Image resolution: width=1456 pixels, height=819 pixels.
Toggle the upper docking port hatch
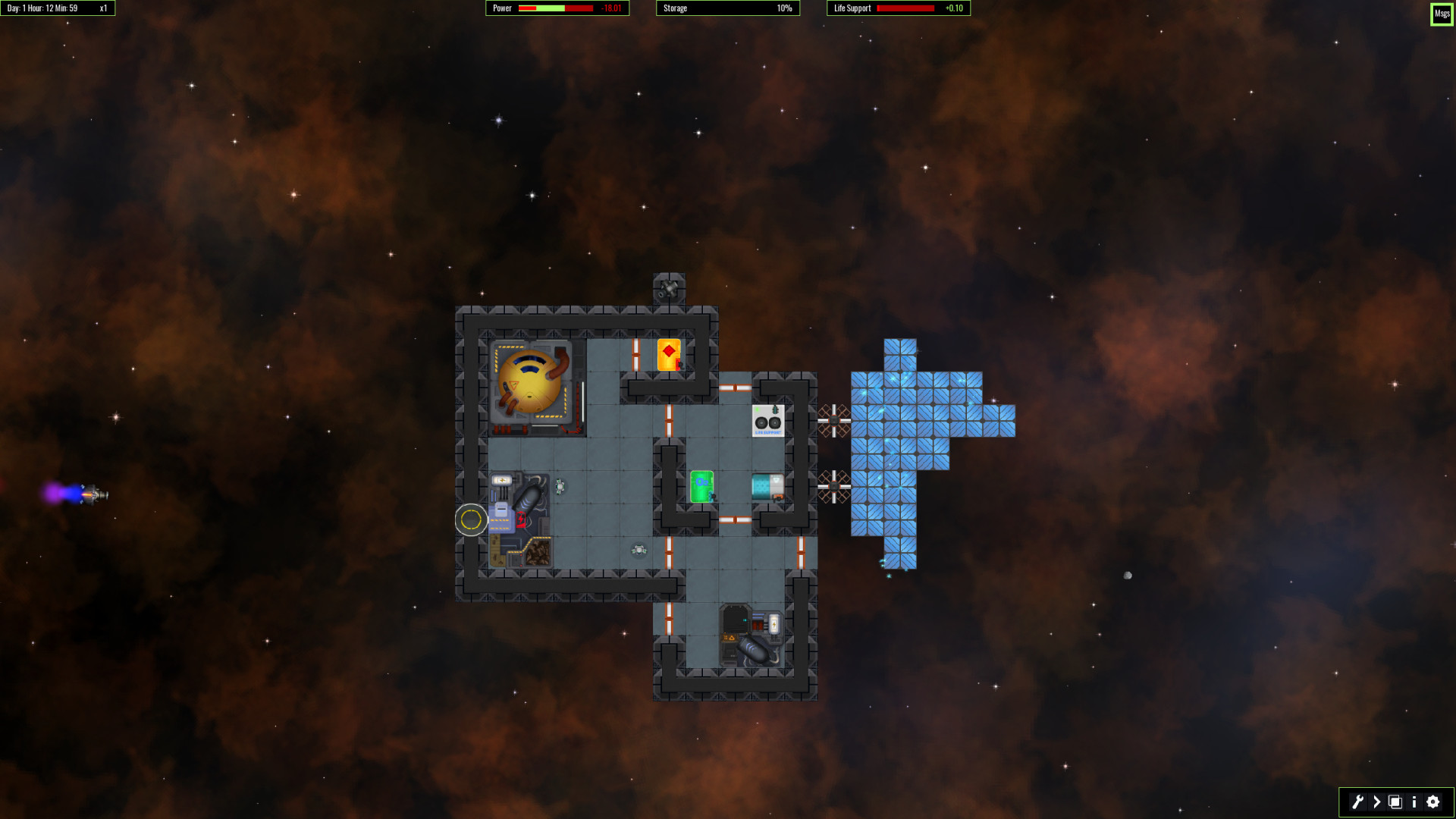(833, 420)
